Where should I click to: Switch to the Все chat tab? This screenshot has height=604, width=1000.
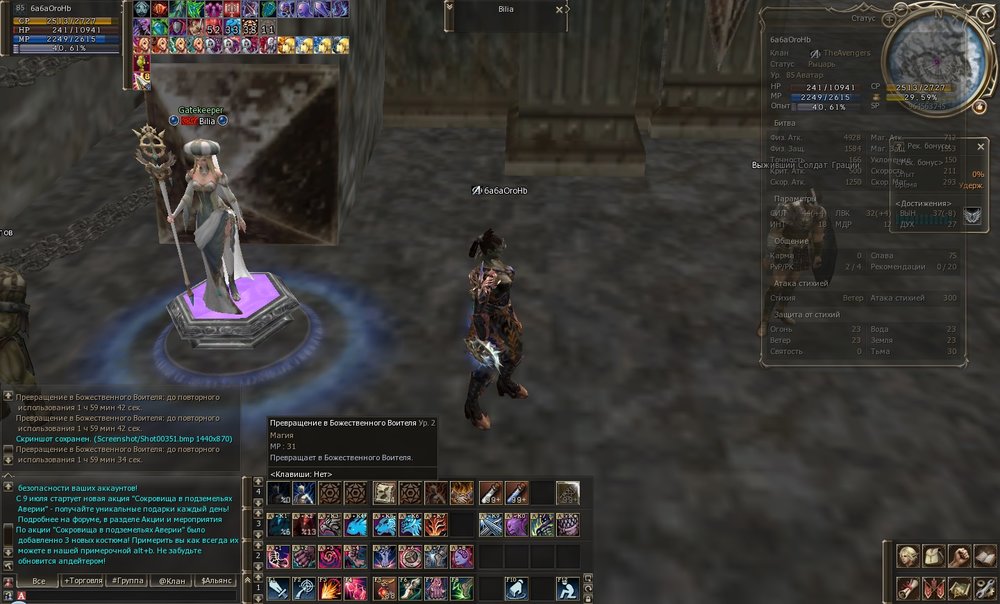click(x=39, y=580)
